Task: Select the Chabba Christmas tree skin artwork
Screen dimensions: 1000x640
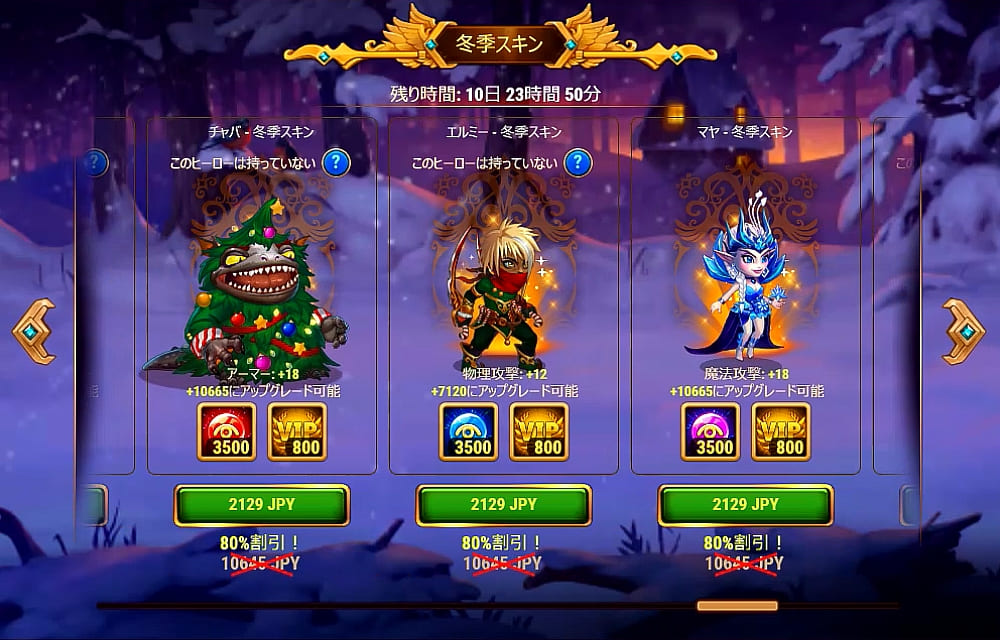Action: (260, 290)
